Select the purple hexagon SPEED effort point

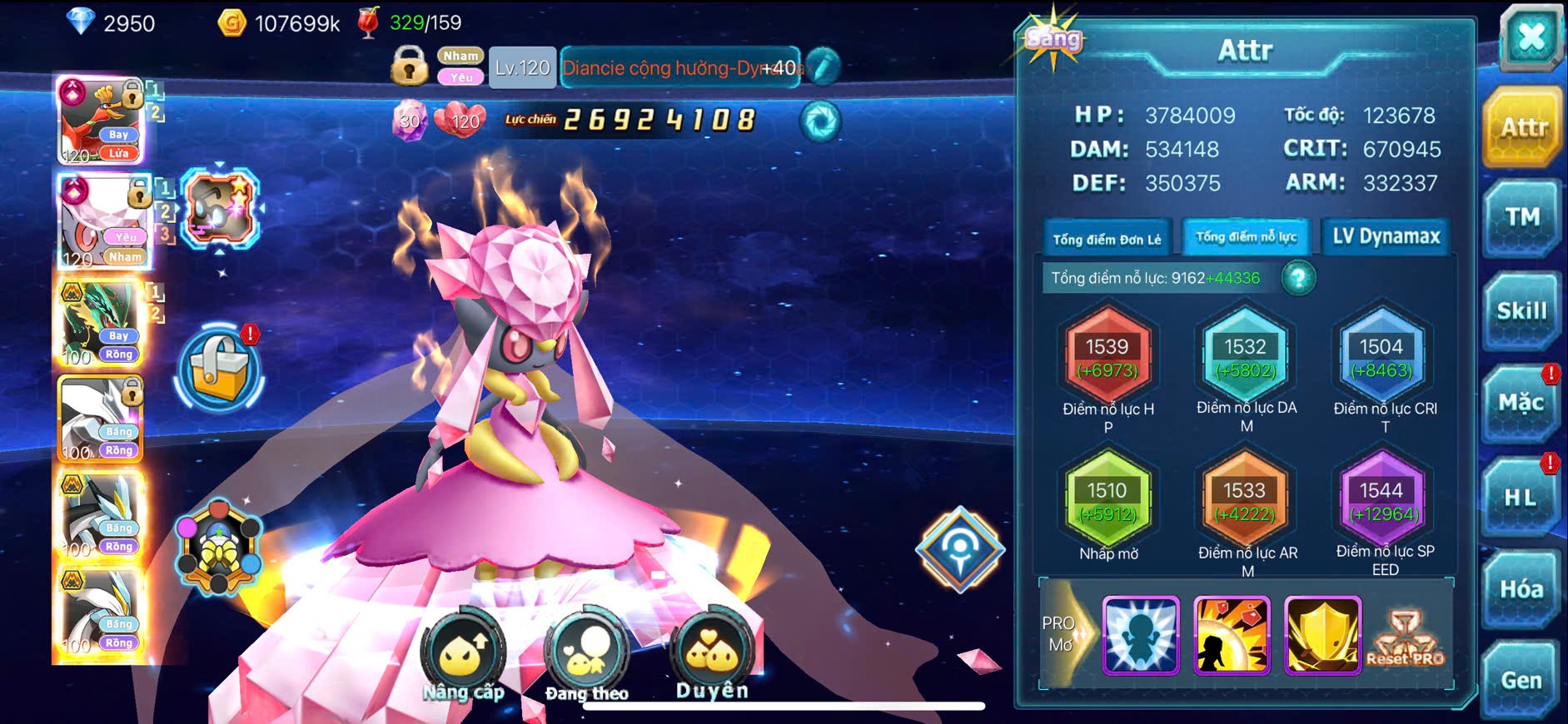1381,501
